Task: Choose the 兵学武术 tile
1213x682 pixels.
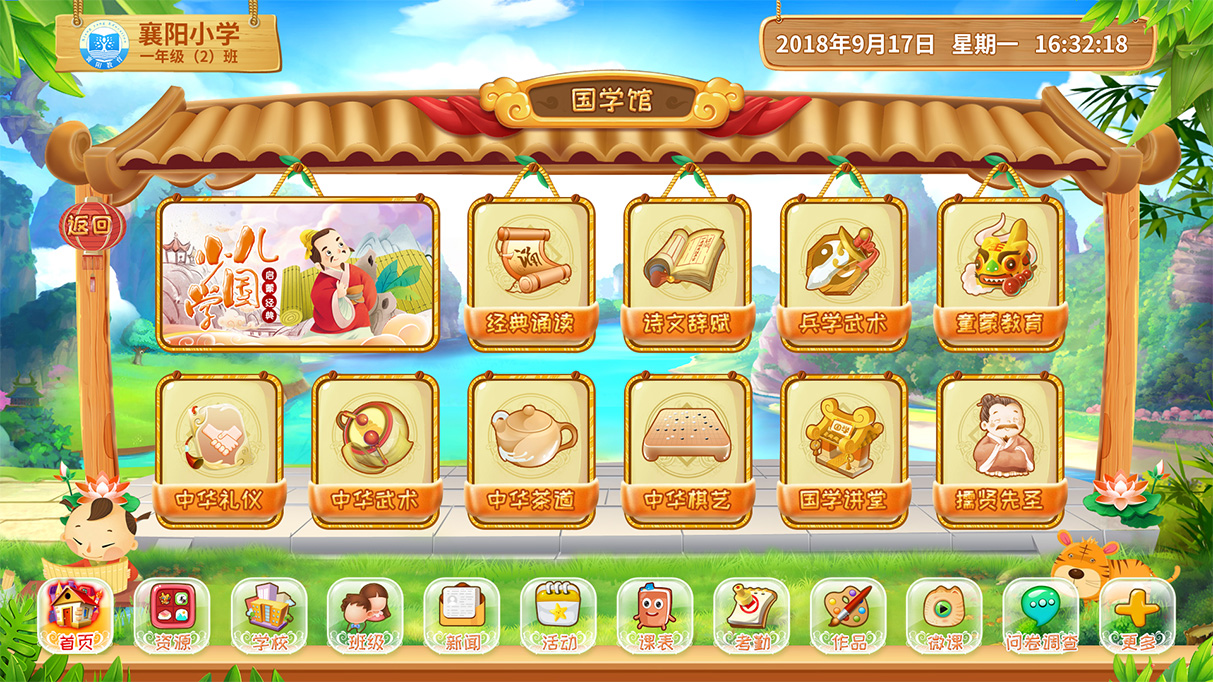Action: (x=843, y=272)
